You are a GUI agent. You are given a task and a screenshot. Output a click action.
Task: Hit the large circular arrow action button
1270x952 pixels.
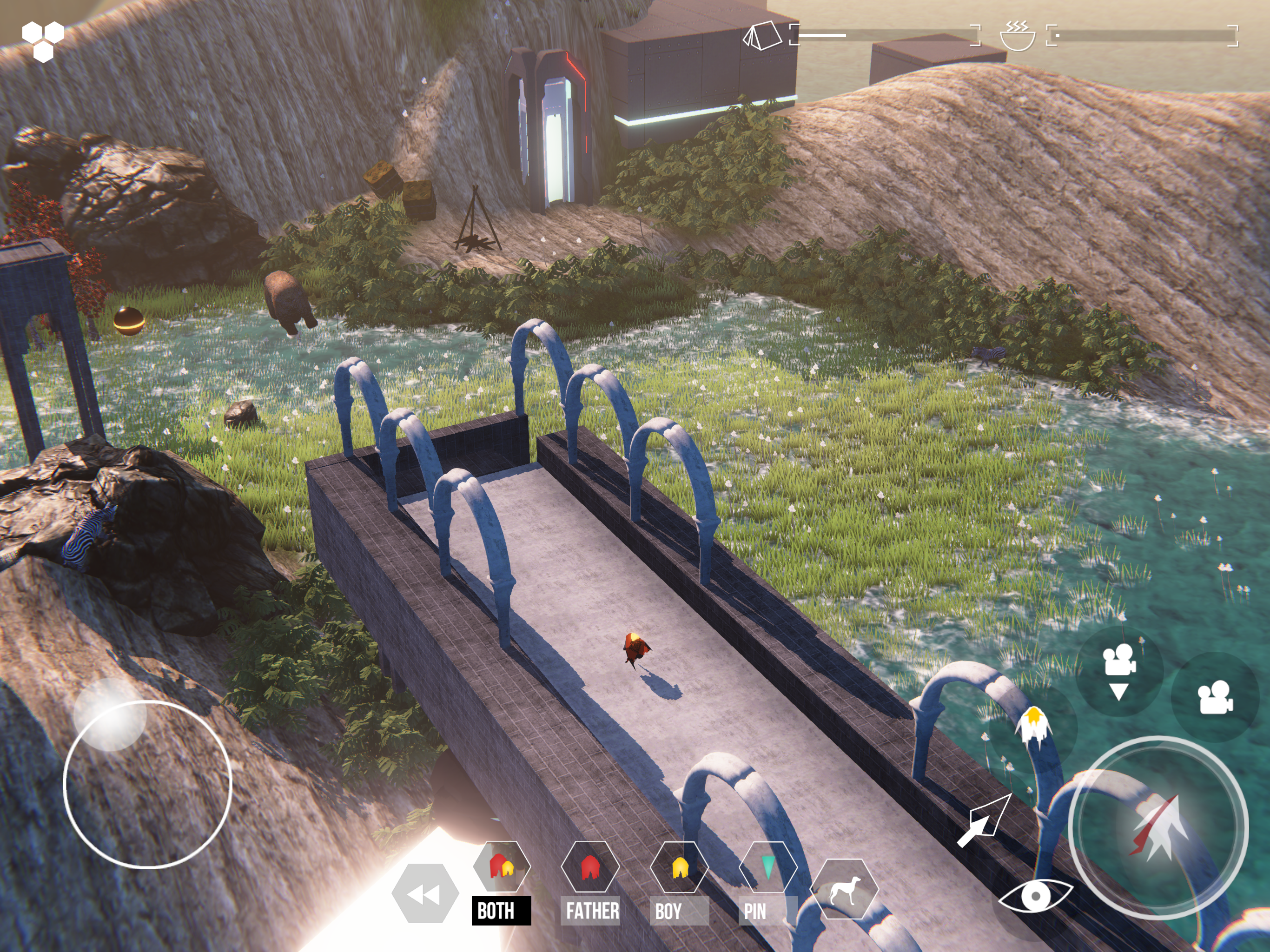1158,827
